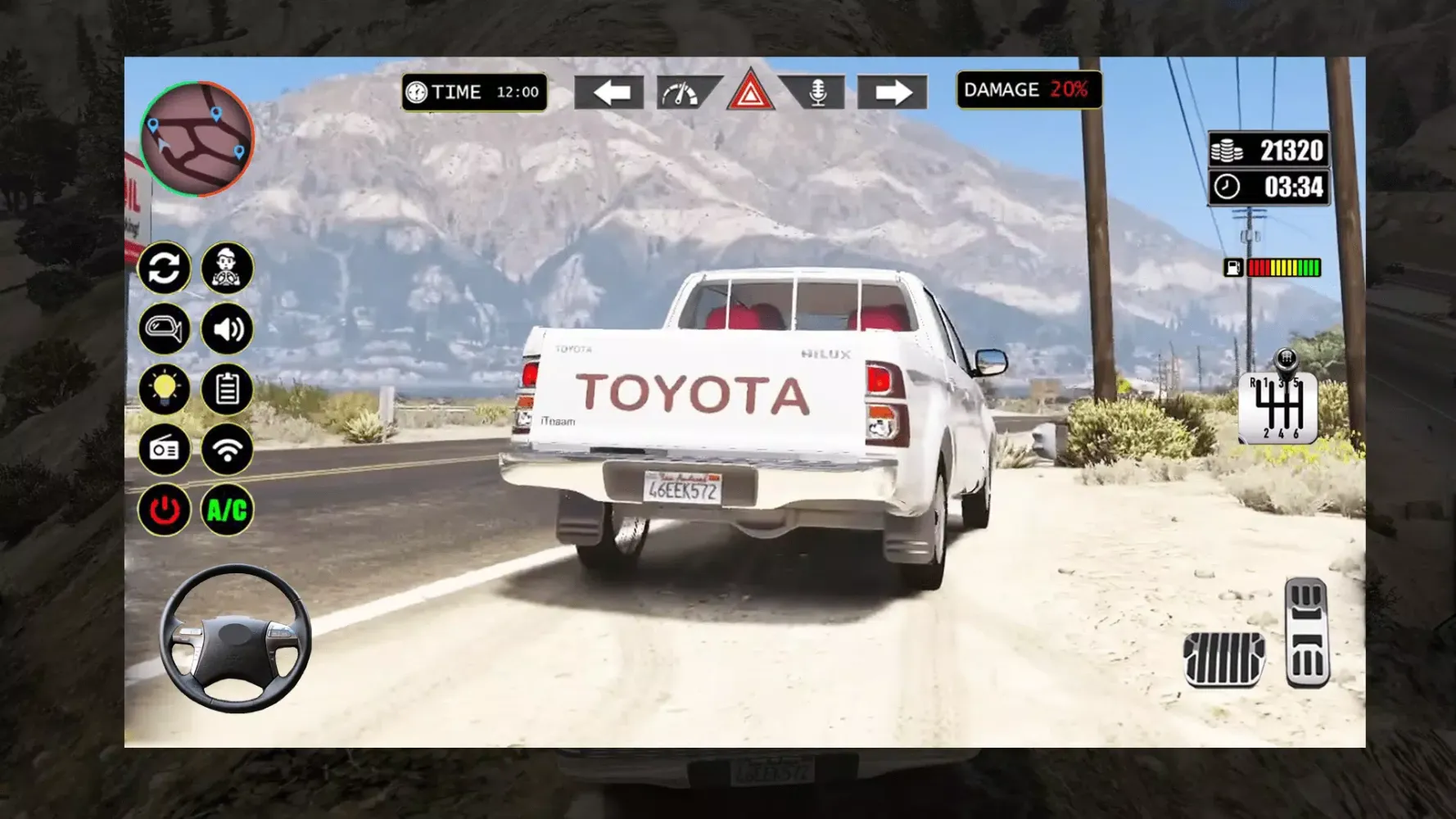This screenshot has height=819, width=1456.
Task: Click the right steer arrow
Action: (892, 93)
